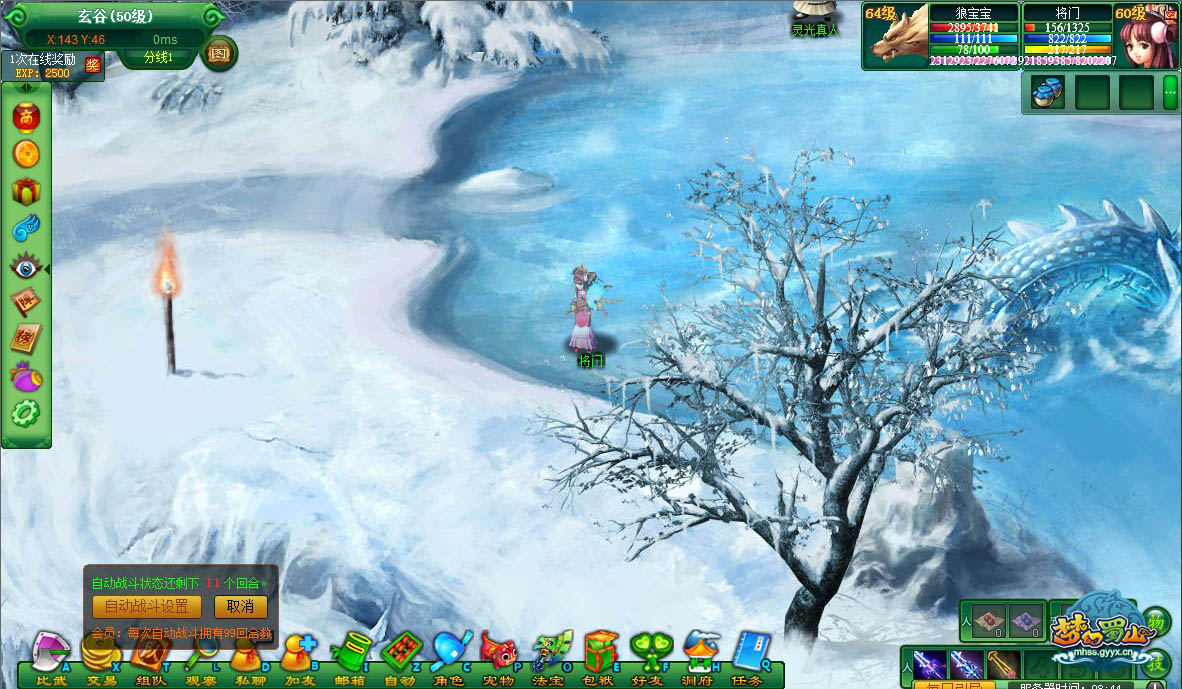This screenshot has width=1182, height=689.
Task: Toggle 自动 auto-battle abacus icon
Action: point(399,656)
